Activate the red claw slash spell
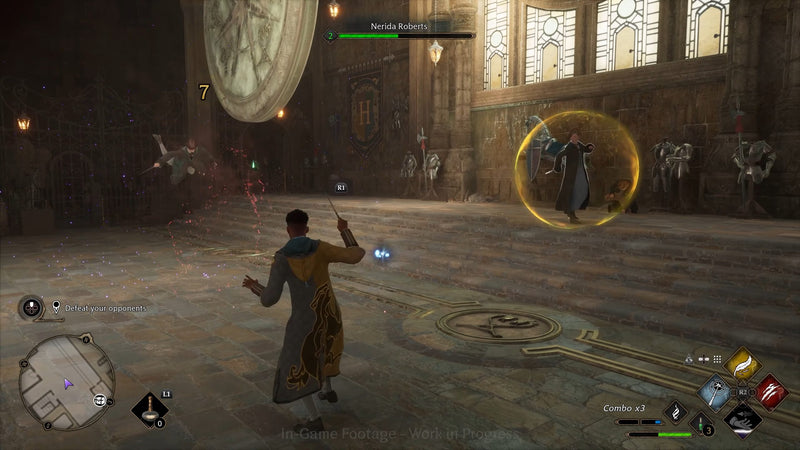Image resolution: width=800 pixels, height=450 pixels. (x=770, y=391)
